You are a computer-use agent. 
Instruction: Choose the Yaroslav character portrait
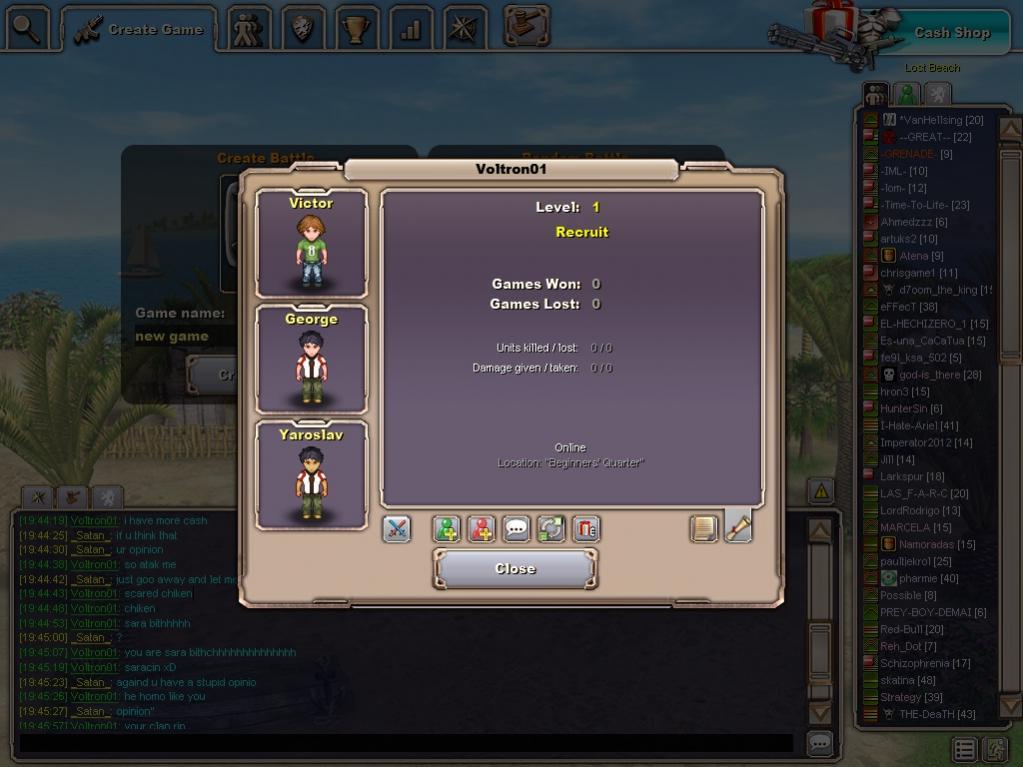point(311,475)
